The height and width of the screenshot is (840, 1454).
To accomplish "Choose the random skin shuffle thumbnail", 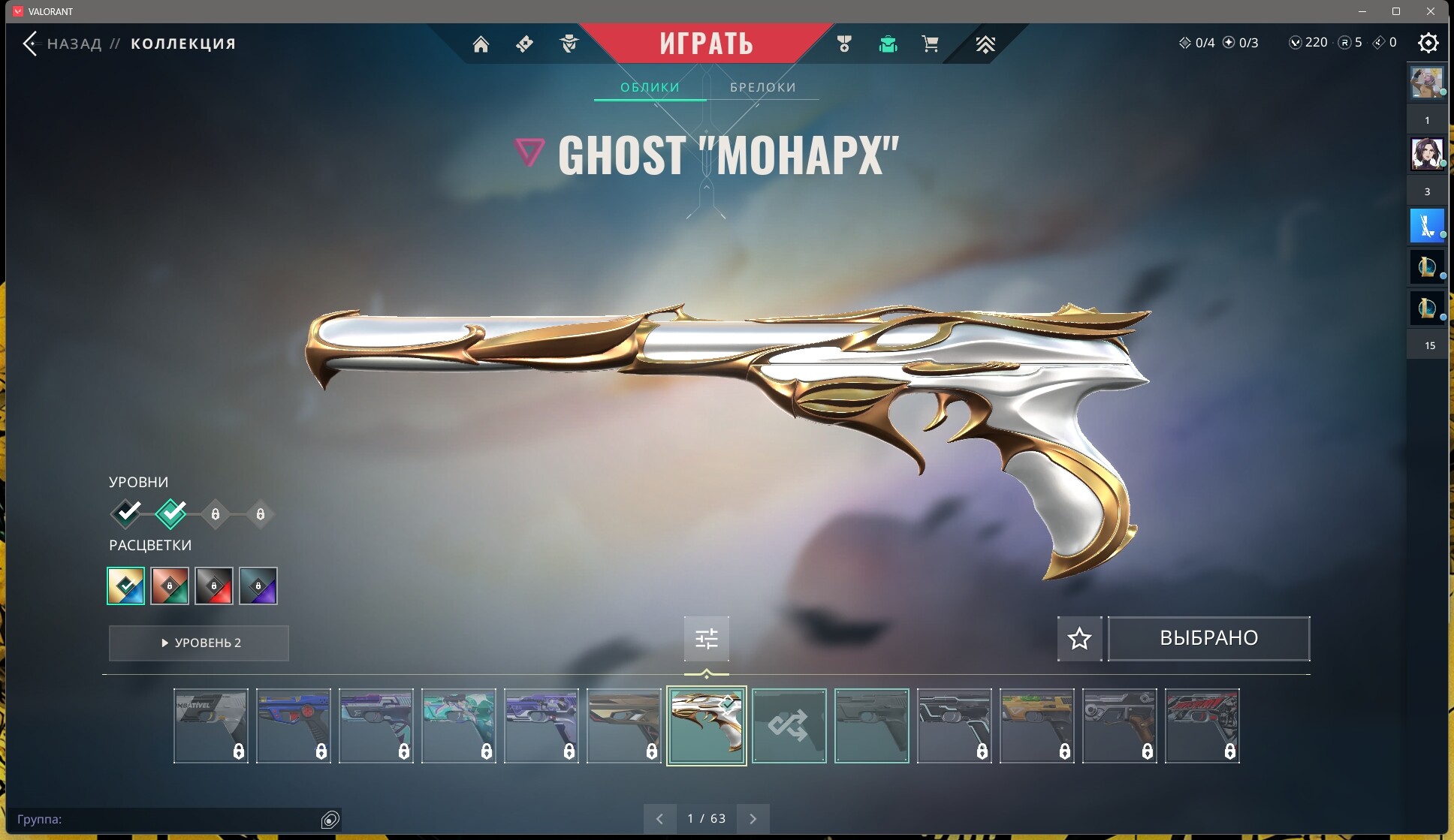I will pos(789,726).
